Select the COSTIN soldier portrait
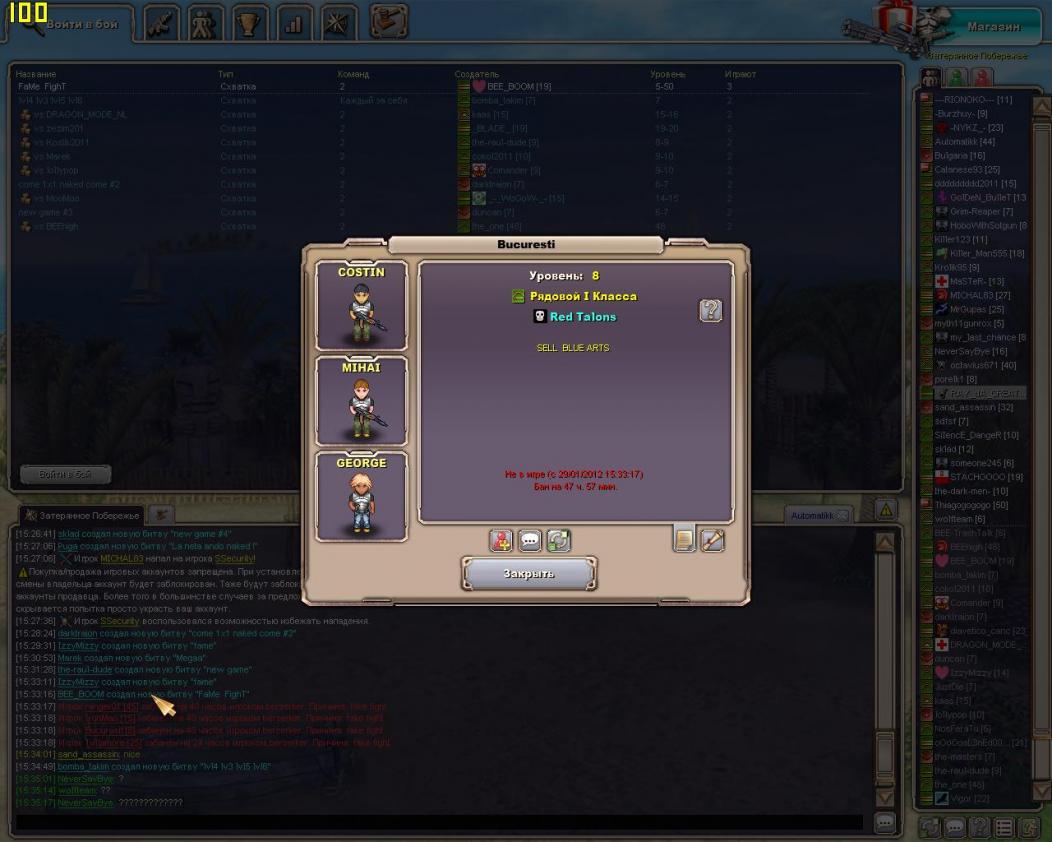Viewport: 1052px width, 842px height. pos(361,305)
